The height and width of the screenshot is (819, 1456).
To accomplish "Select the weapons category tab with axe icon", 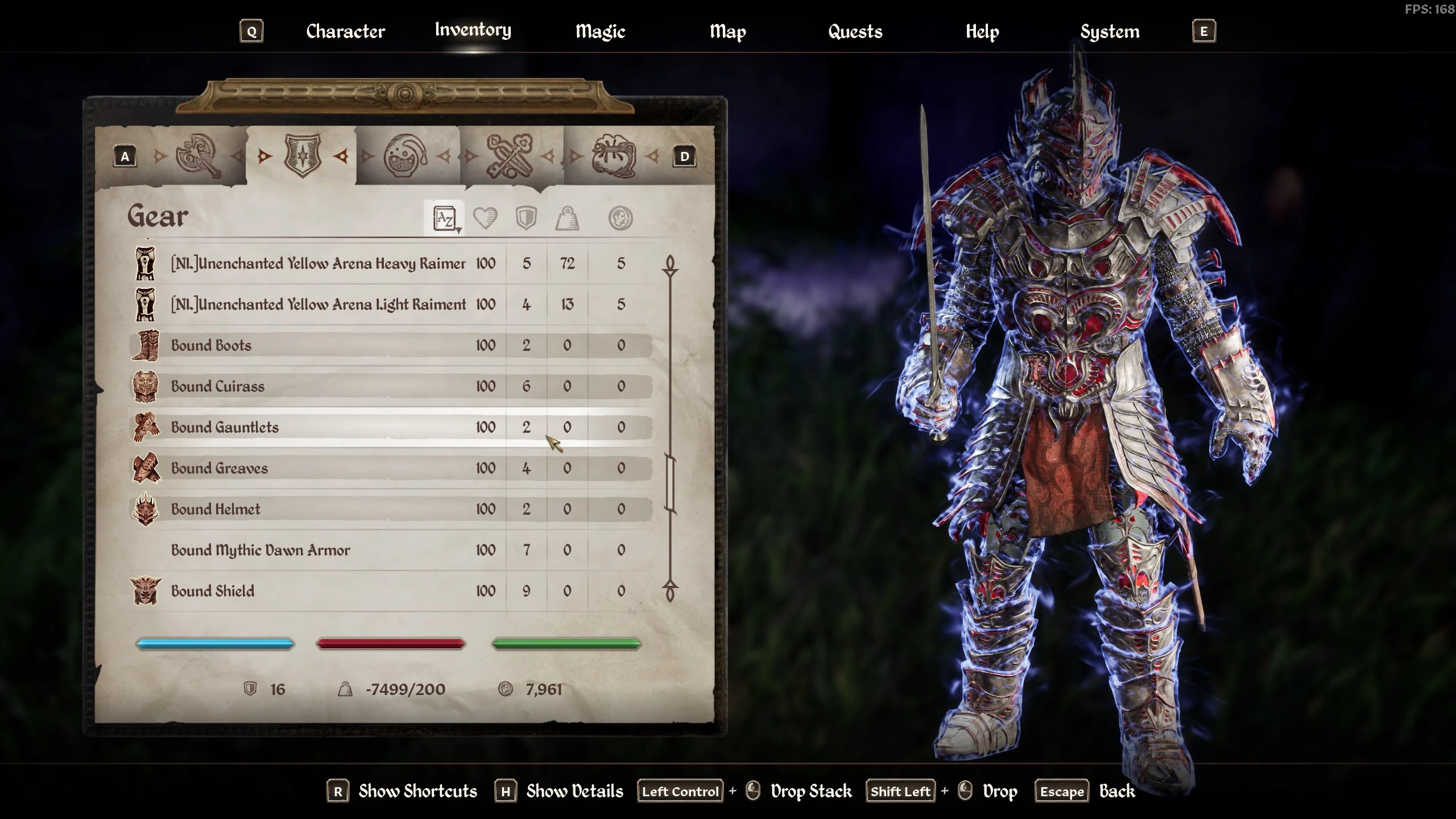I will (197, 156).
